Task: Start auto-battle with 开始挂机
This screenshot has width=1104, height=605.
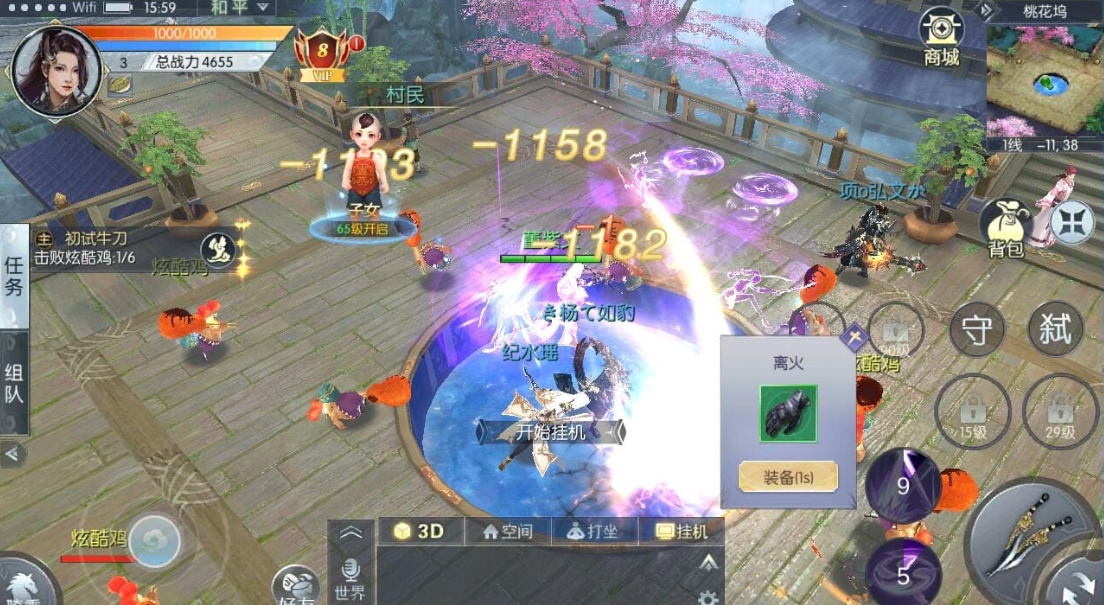Action: (551, 432)
